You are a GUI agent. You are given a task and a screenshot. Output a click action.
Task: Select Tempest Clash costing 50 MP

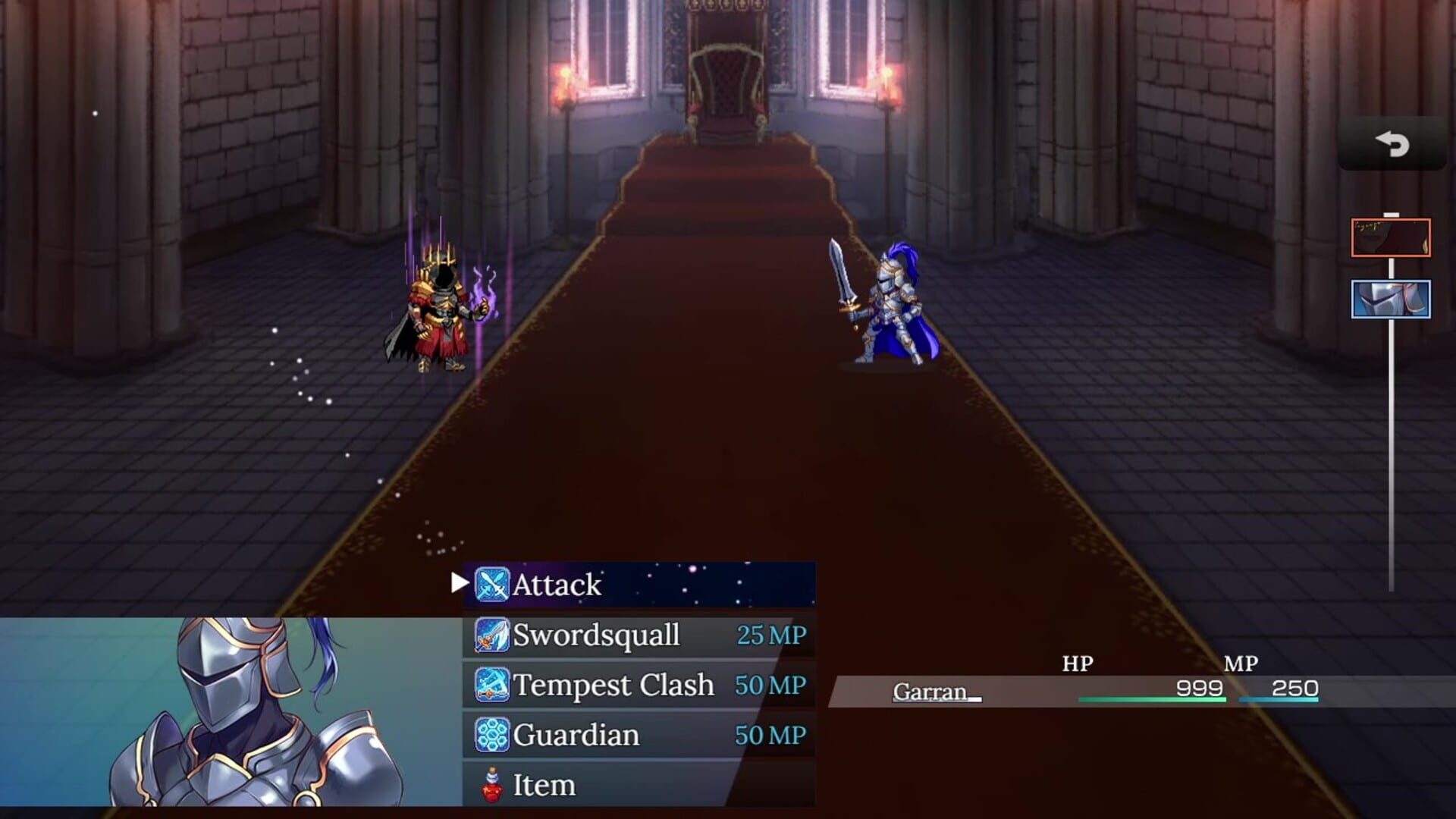(x=614, y=686)
